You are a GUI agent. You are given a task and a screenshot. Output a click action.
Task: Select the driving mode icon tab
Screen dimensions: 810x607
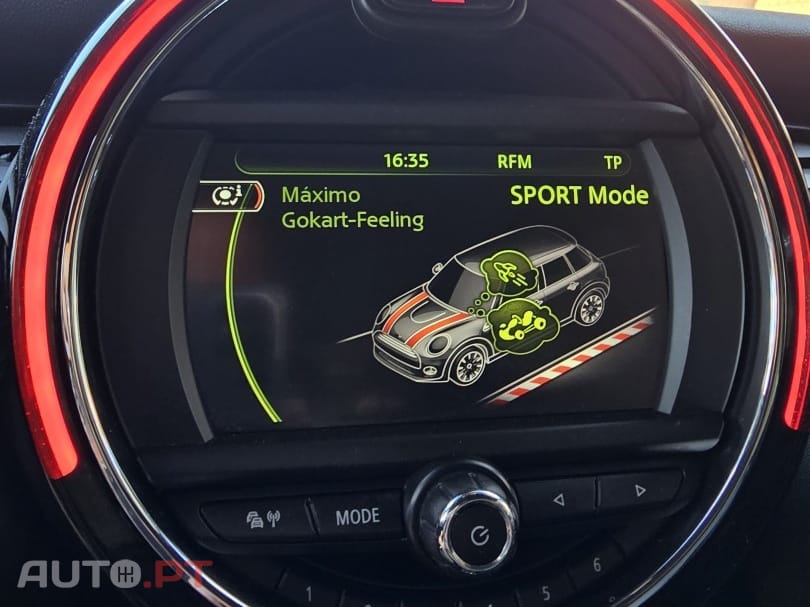pyautogui.click(x=230, y=195)
